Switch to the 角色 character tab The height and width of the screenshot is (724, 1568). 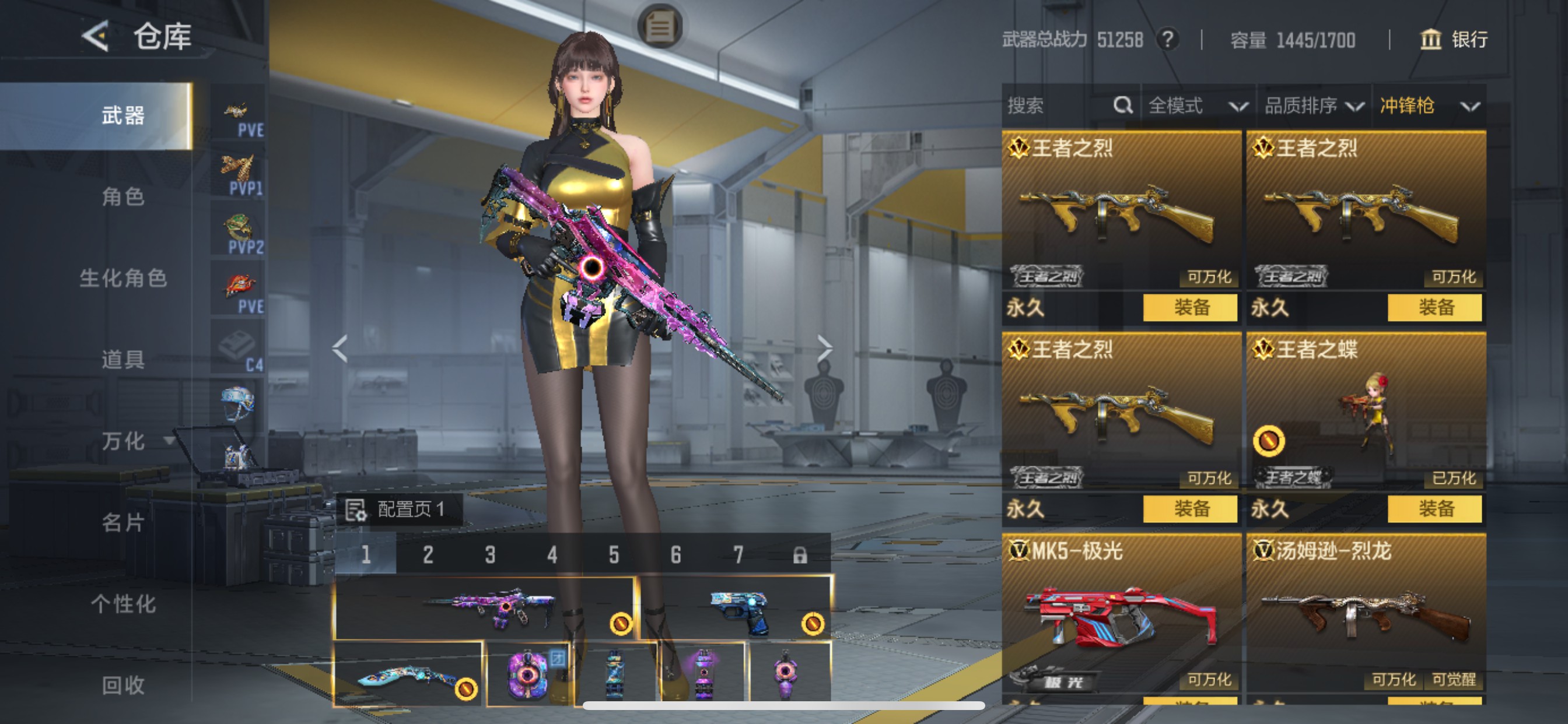point(123,196)
